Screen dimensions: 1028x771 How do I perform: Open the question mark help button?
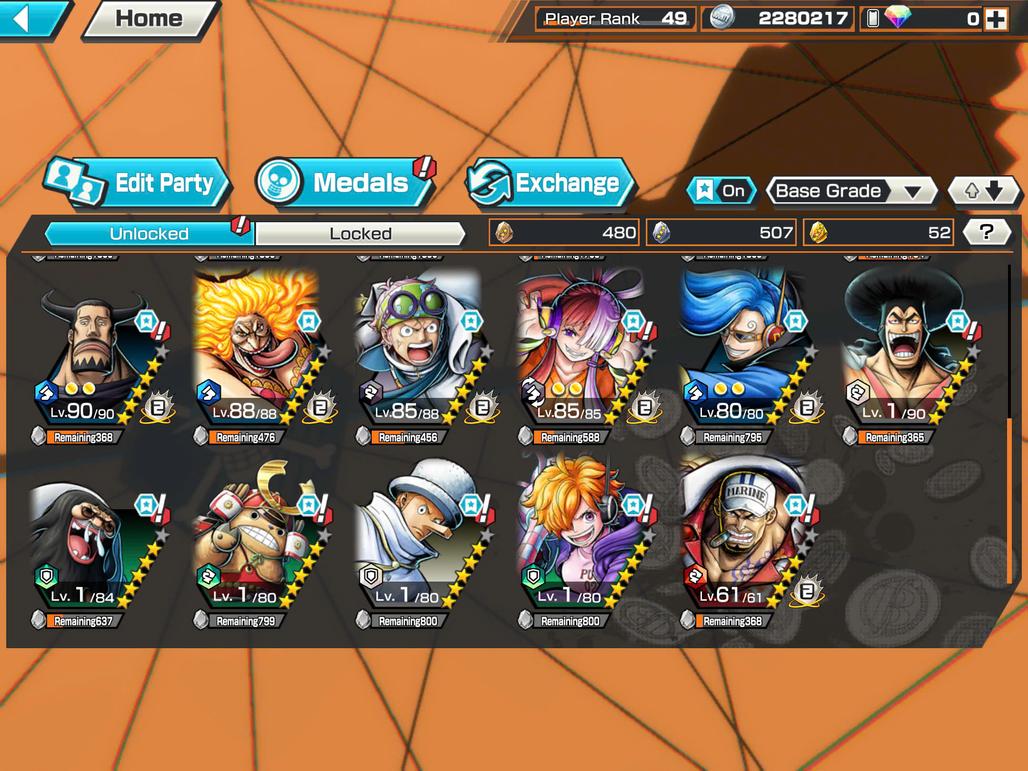(x=986, y=233)
